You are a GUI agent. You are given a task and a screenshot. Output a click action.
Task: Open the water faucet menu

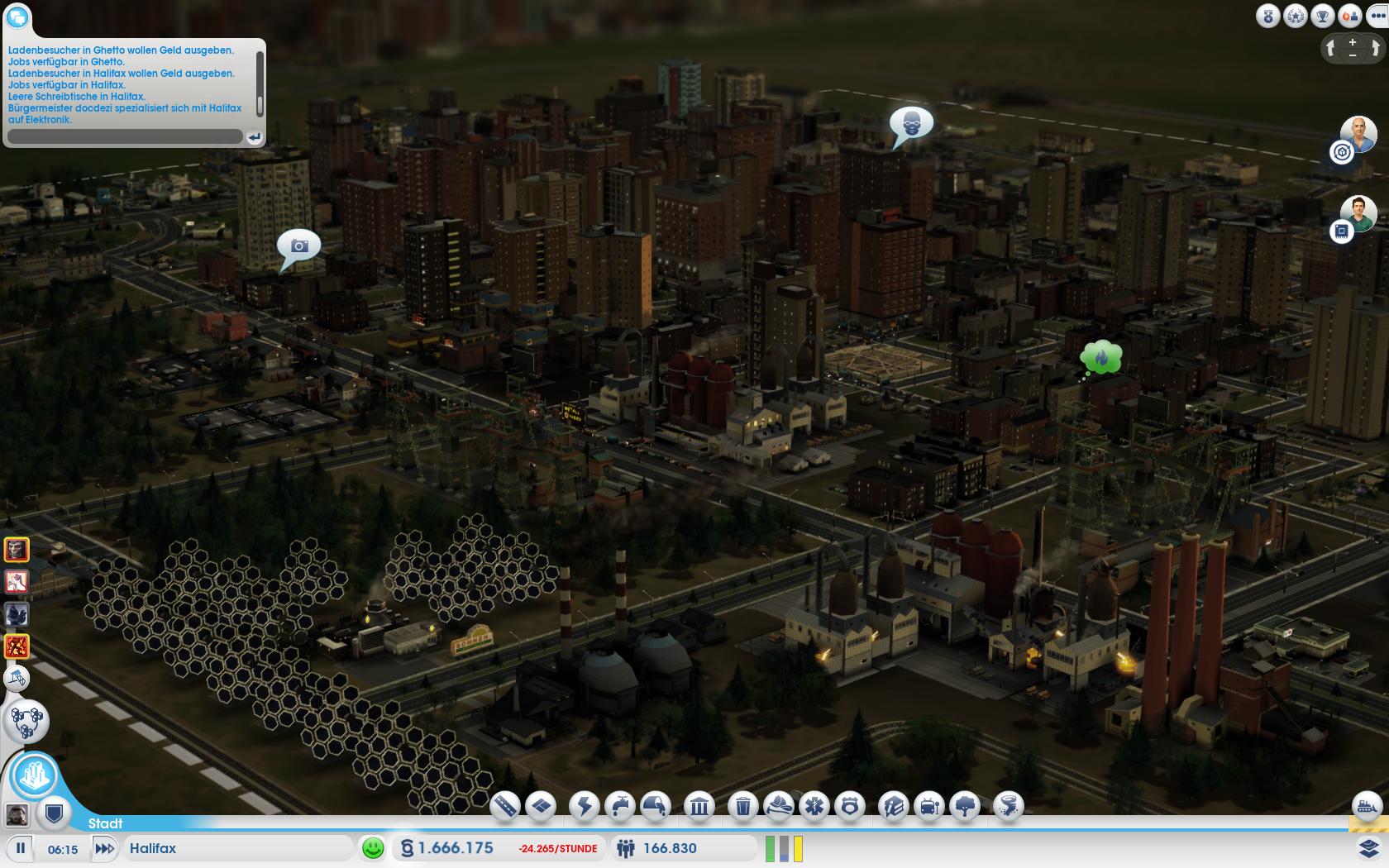[620, 805]
